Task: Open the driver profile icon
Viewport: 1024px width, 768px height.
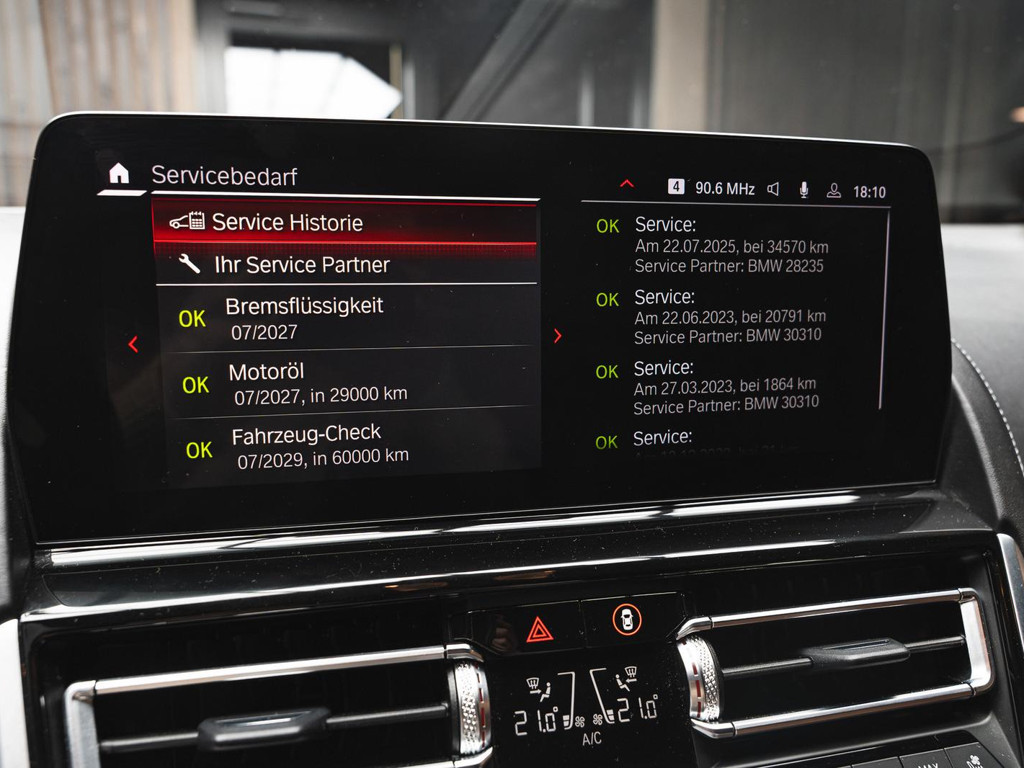Action: pyautogui.click(x=833, y=191)
